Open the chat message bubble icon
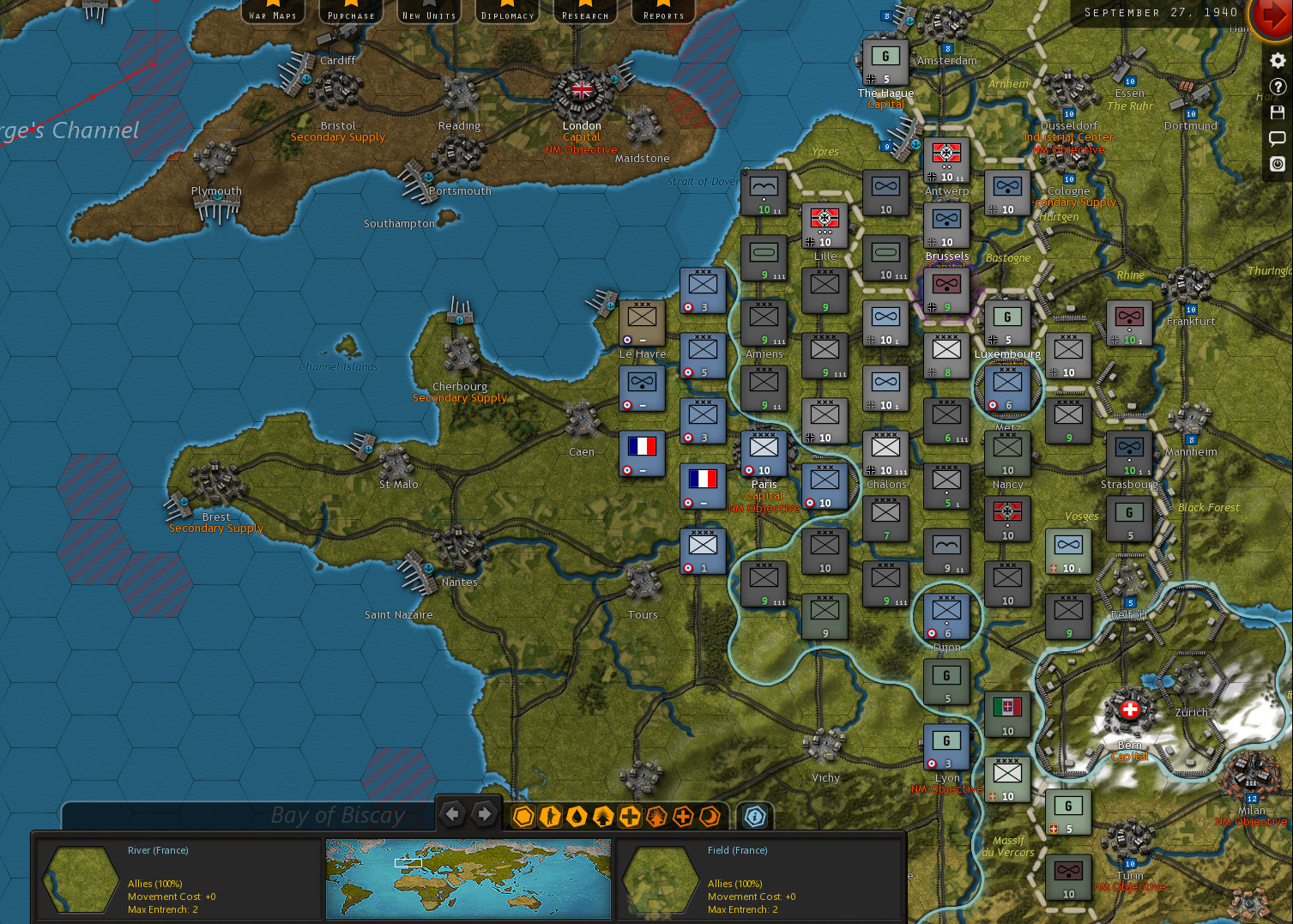 point(1278,138)
